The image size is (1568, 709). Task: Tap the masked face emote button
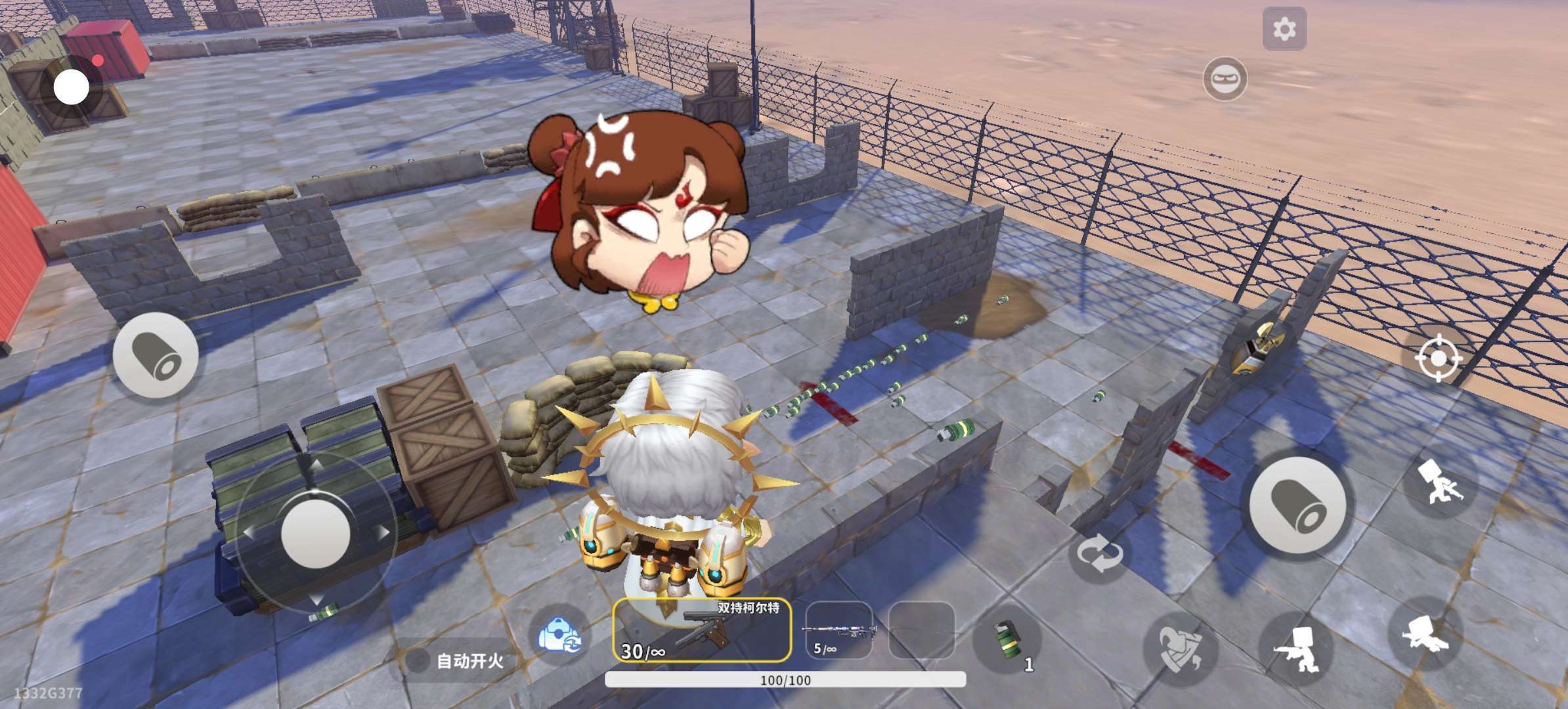tap(1225, 79)
